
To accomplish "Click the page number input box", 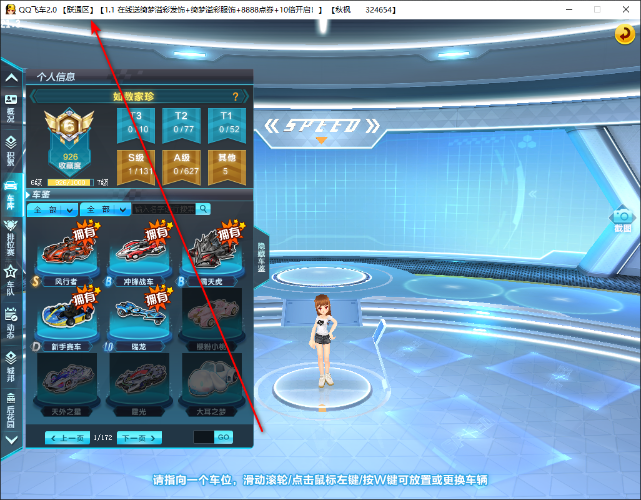I will click(203, 438).
